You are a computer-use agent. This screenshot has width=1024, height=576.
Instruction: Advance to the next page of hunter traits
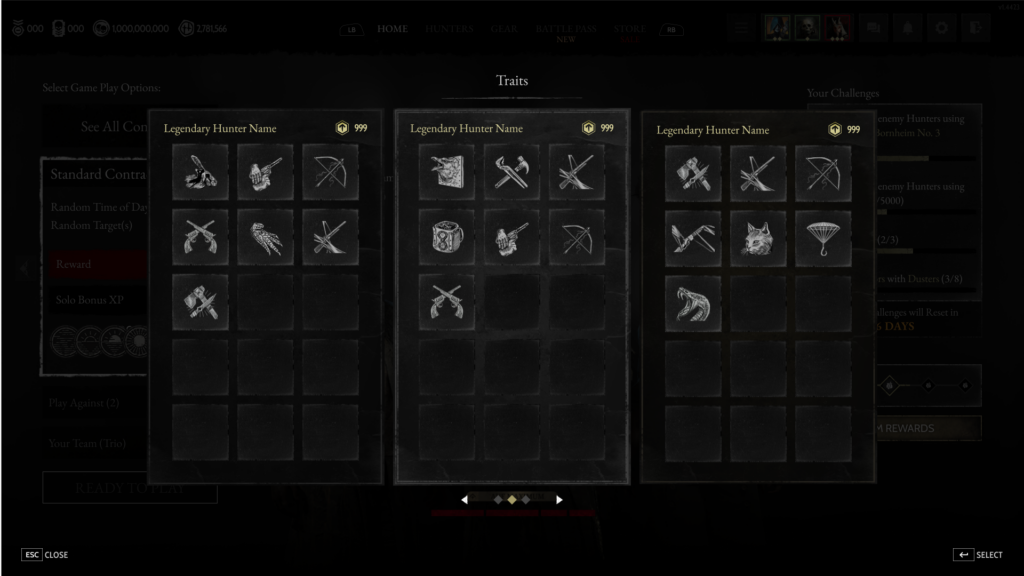[x=559, y=499]
